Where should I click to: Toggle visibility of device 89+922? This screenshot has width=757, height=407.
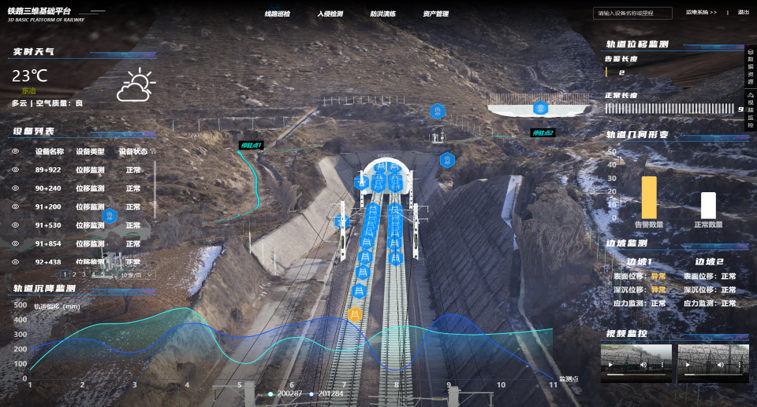tap(15, 170)
